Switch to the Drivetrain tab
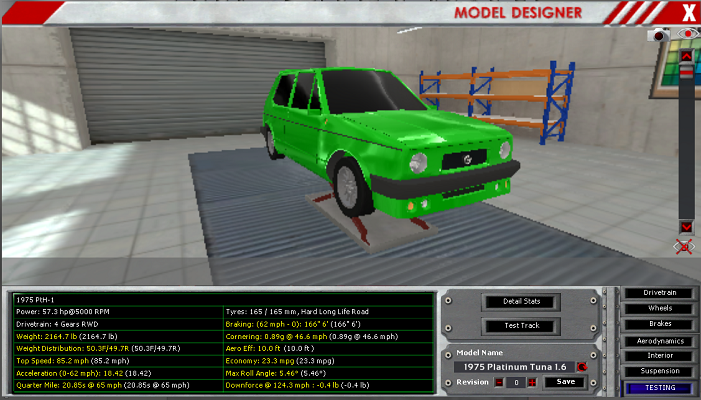 pos(659,293)
